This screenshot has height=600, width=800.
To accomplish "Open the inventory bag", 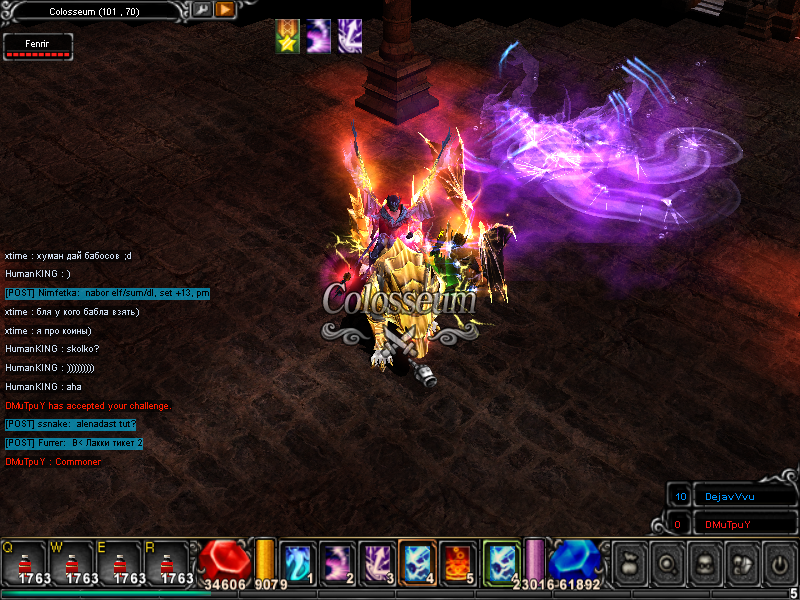I will (x=629, y=562).
